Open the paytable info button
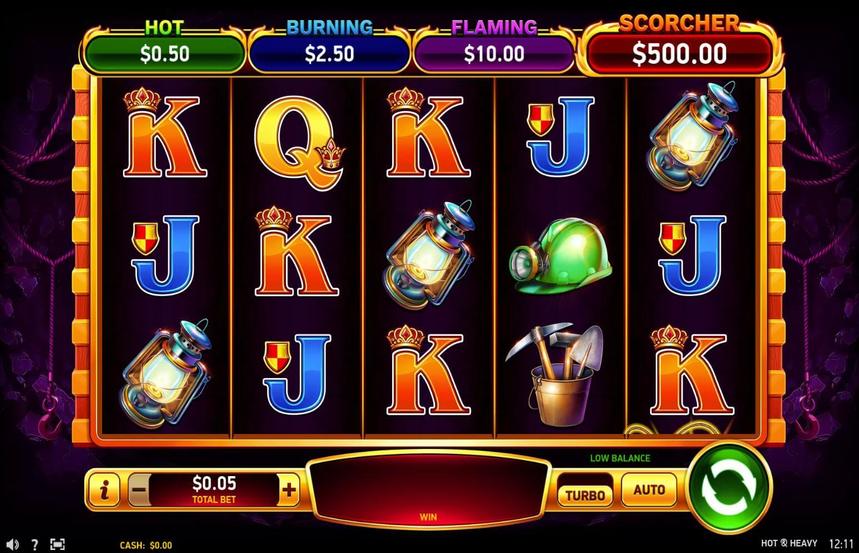This screenshot has height=553, width=859. pos(104,490)
